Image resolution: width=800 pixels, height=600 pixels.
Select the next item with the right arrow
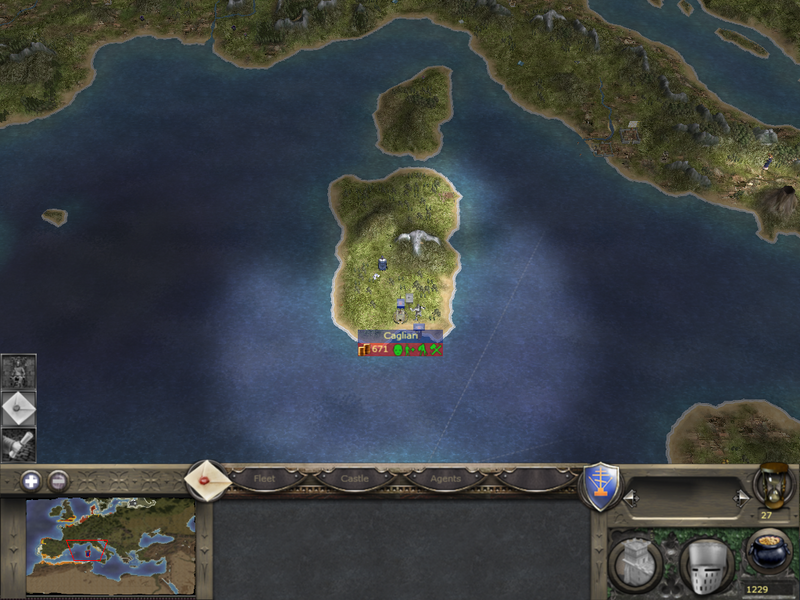740,496
